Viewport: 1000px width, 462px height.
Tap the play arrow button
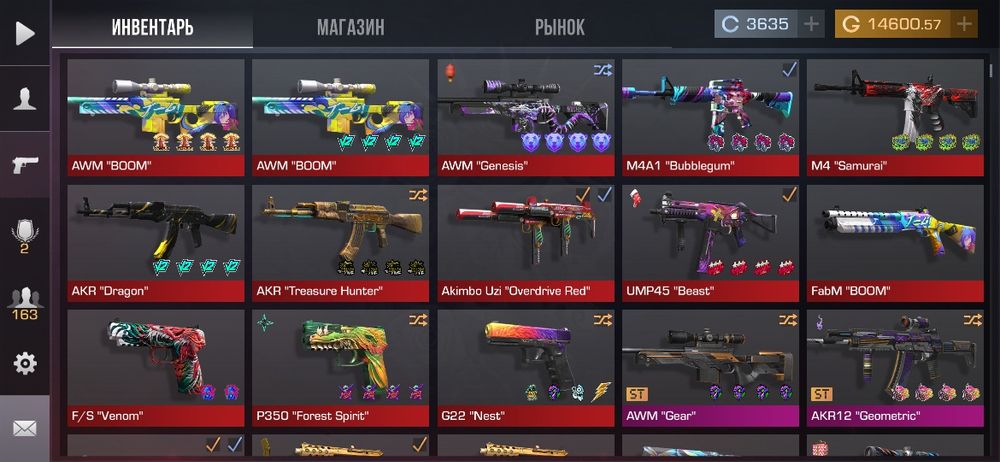[25, 32]
